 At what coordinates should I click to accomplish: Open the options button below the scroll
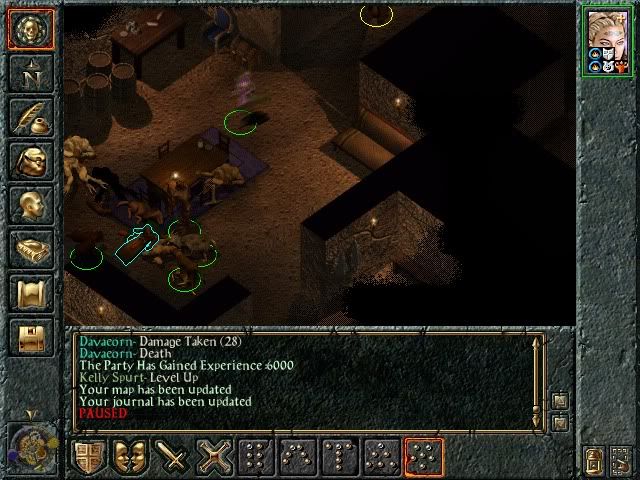(x=30, y=337)
